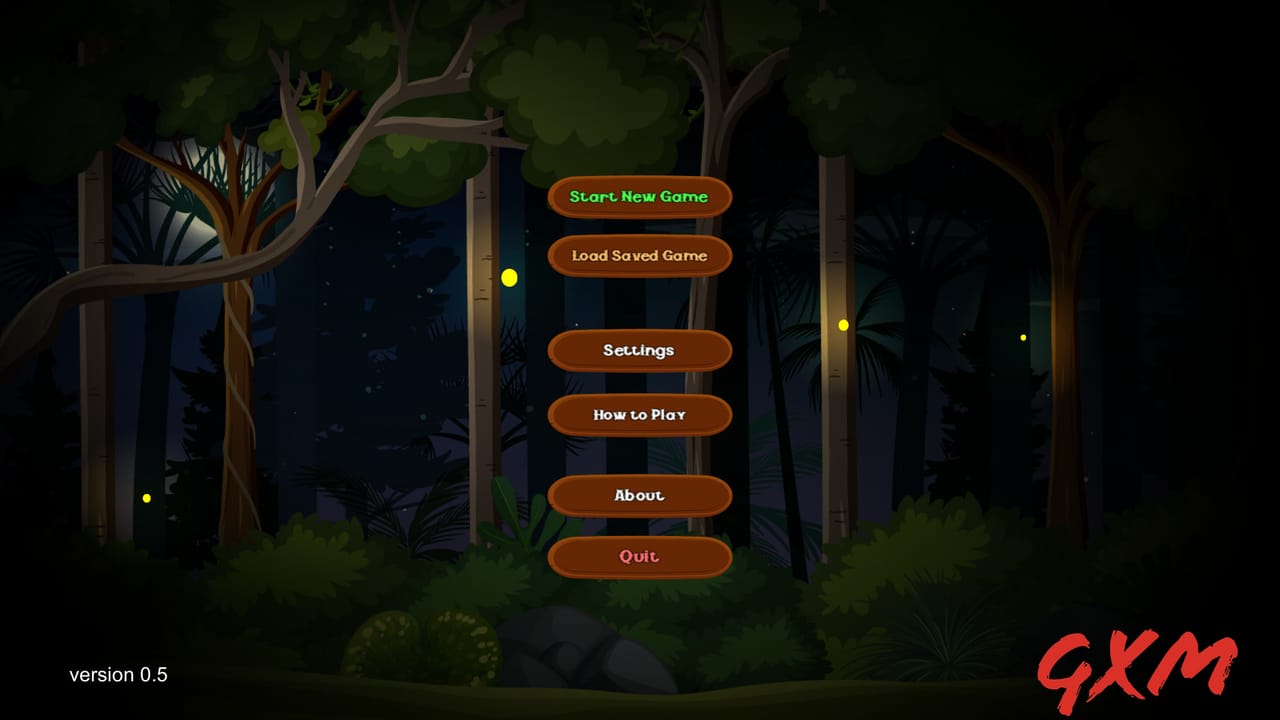Screen dimensions: 1280x720
Task: Click the dim firefly near the left edge
Action: tap(146, 496)
